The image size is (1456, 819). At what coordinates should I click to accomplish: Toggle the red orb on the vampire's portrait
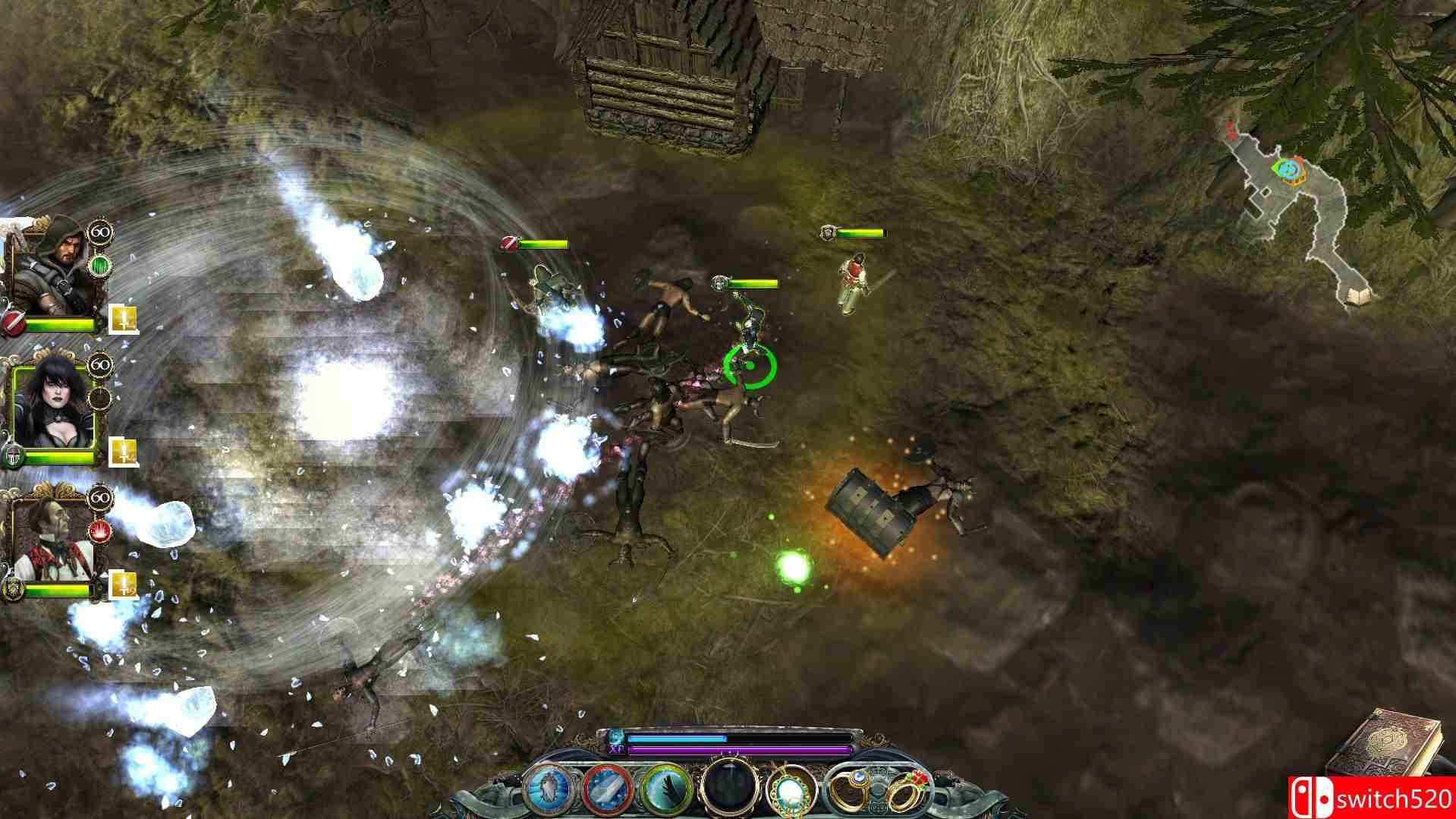pyautogui.click(x=99, y=531)
